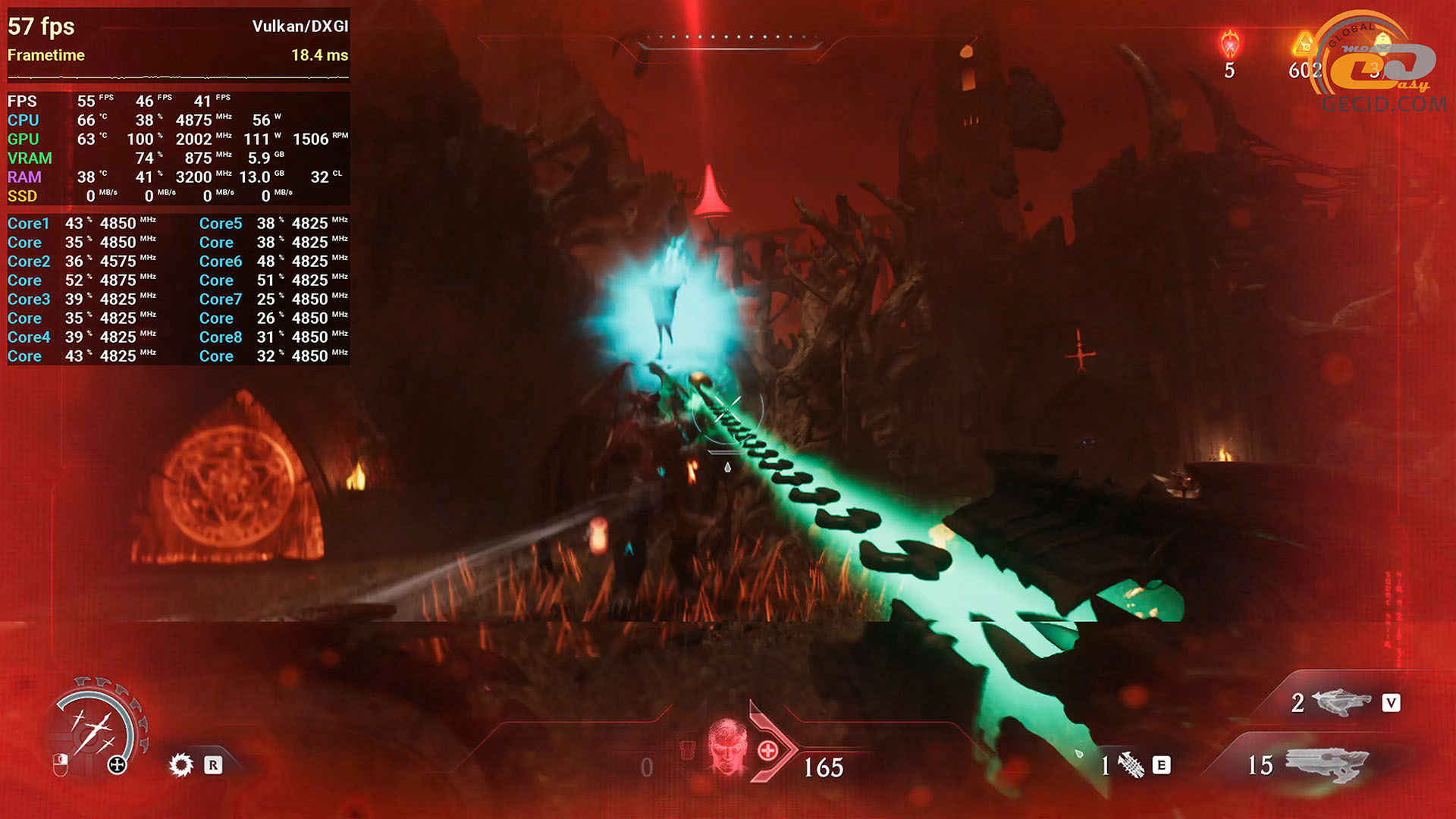Viewport: 1456px width, 819px height.
Task: Click the red demonic crest icon
Action: tap(1229, 45)
